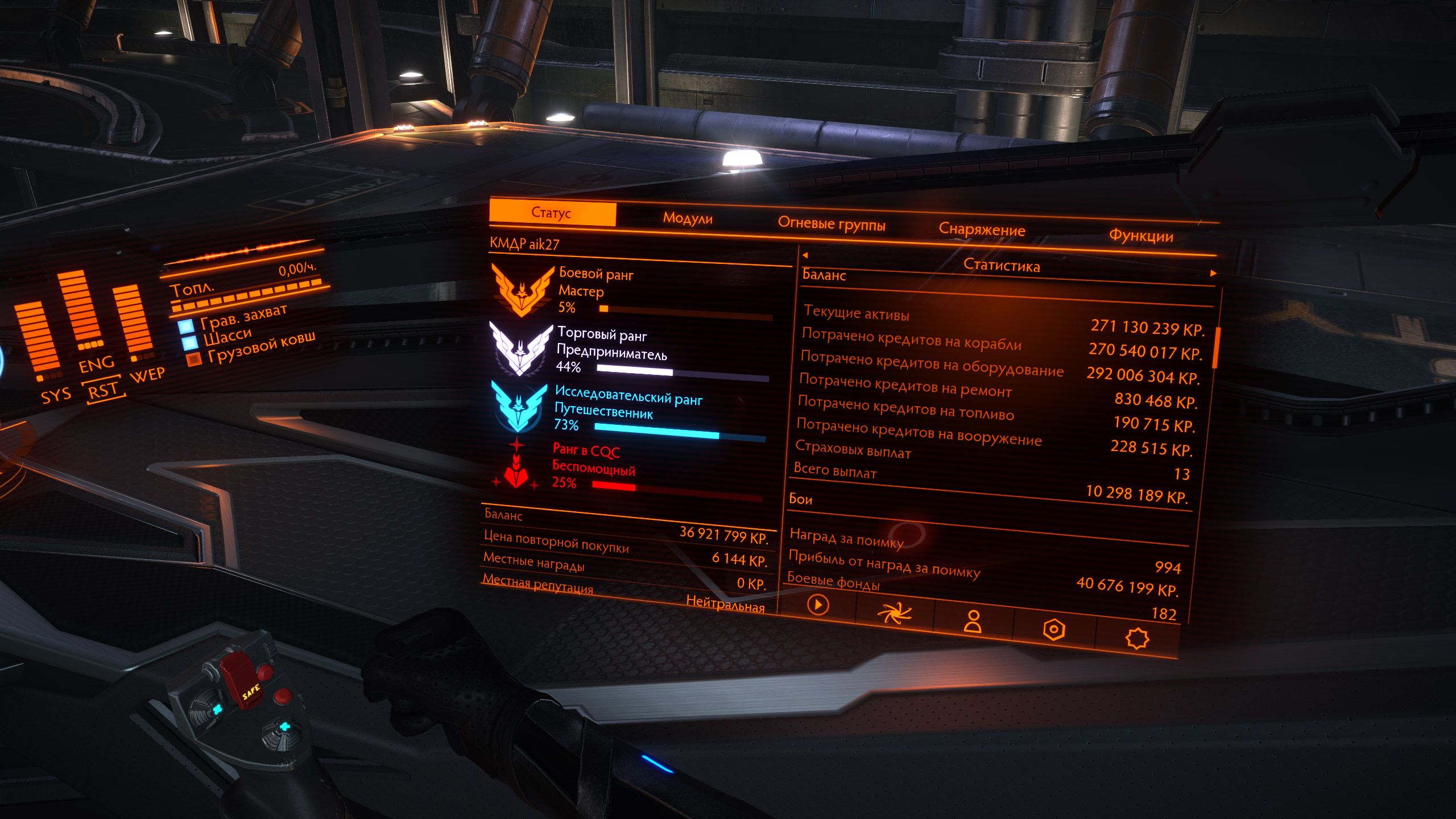Click the right arrow beside Статистика
Image resolution: width=1456 pixels, height=819 pixels.
tap(1213, 274)
